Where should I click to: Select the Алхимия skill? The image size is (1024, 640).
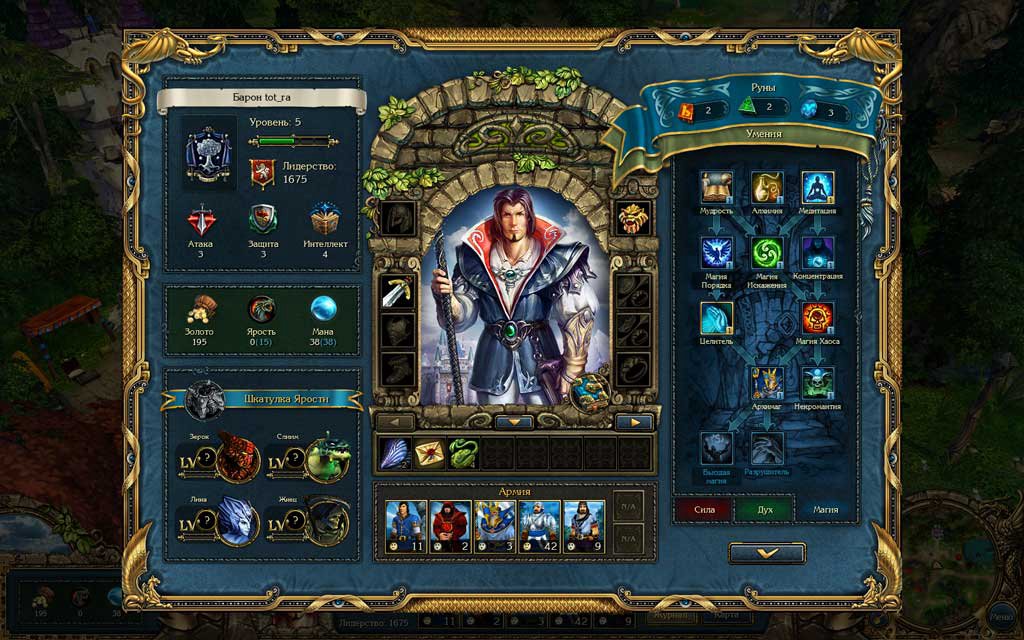coord(767,187)
